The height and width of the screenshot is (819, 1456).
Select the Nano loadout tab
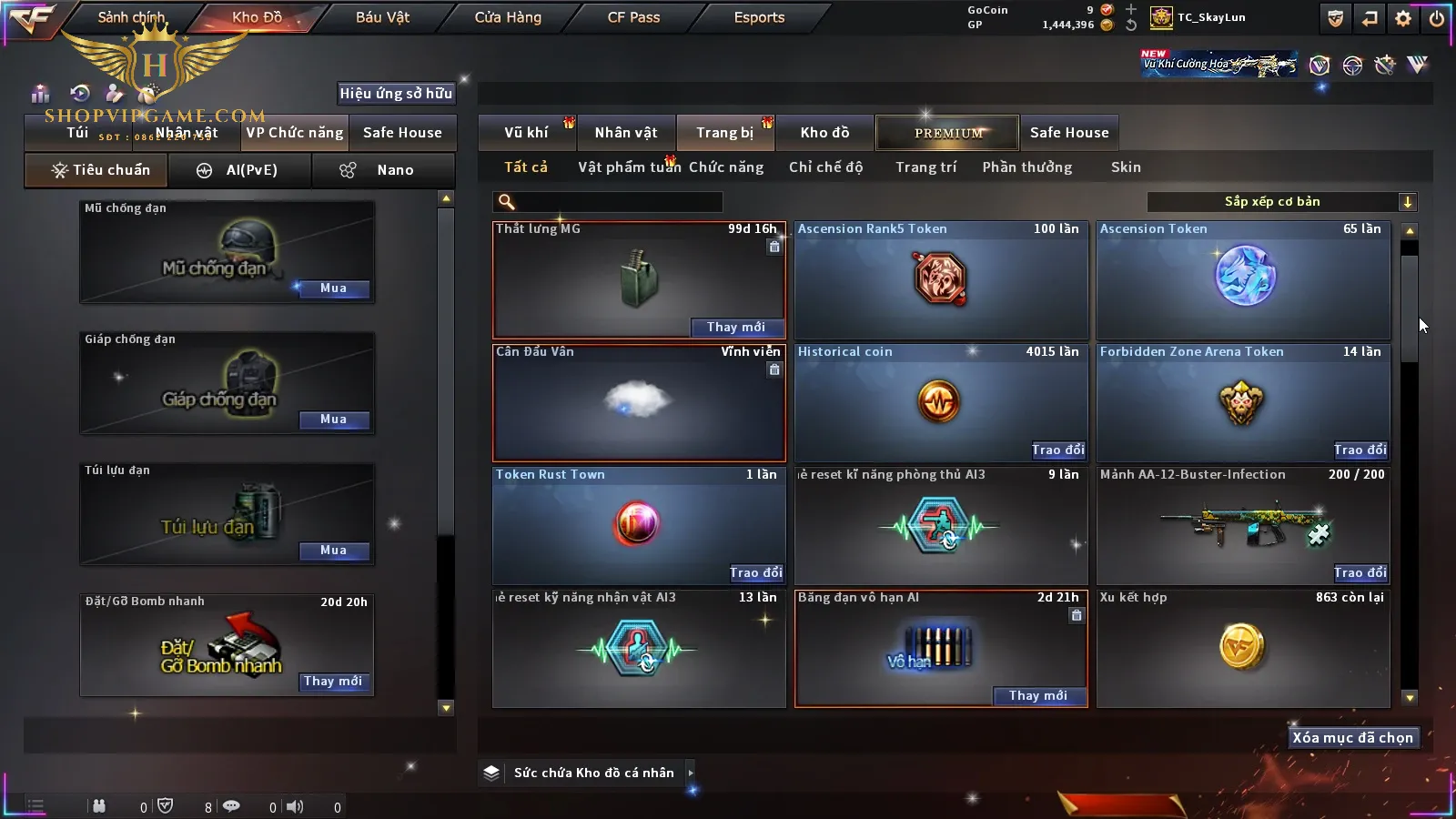point(382,170)
